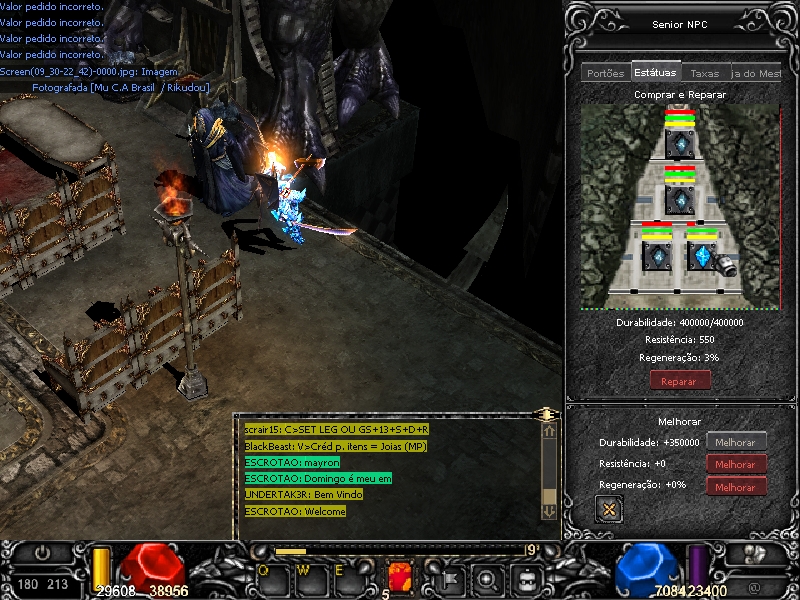Click the red Reparar button
The image size is (800, 600).
(680, 381)
